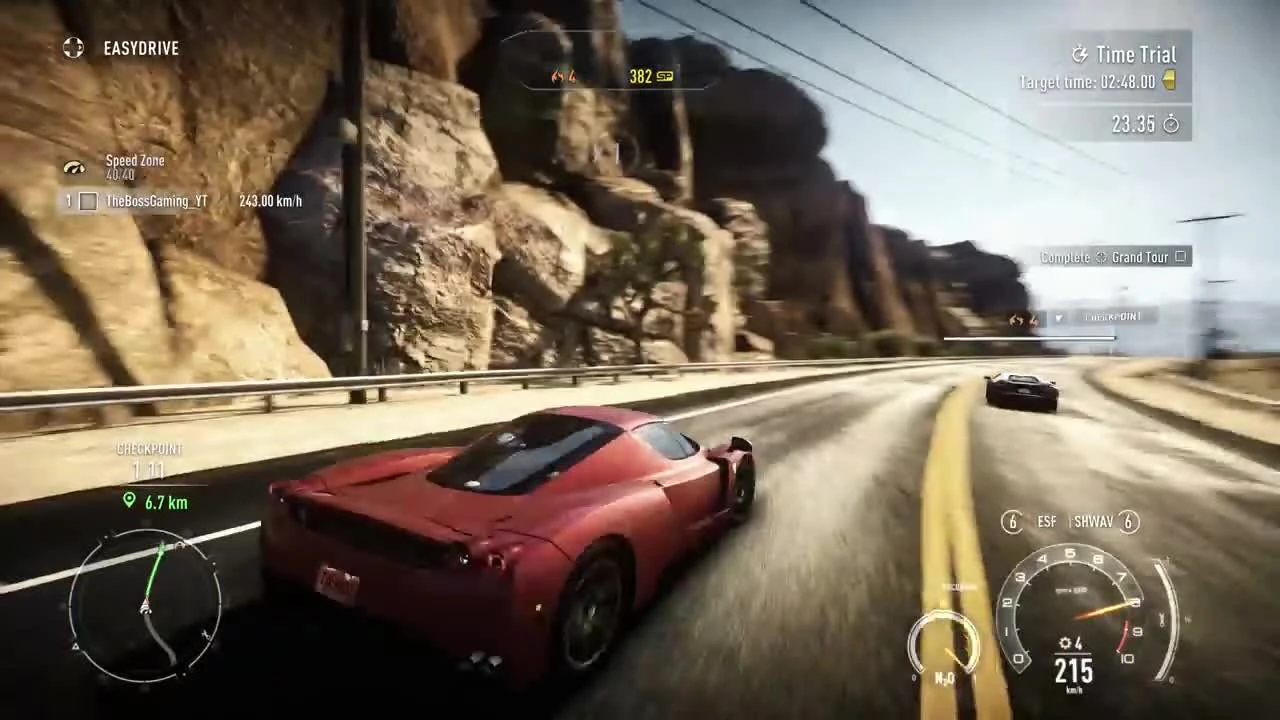Click TheBossGaming_YT leaderboard avatar box

pos(88,201)
